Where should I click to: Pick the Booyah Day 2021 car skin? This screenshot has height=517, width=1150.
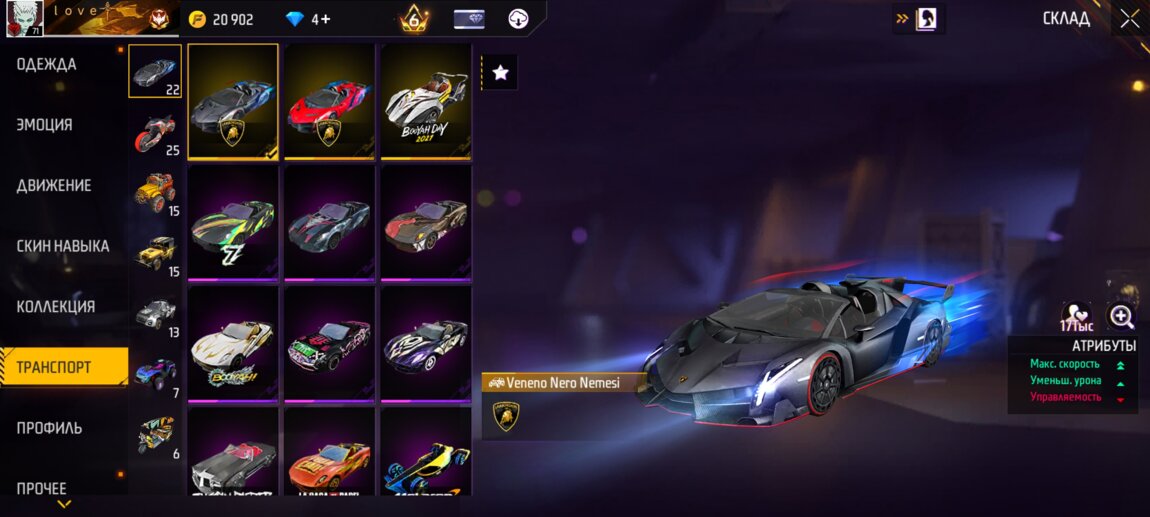point(425,101)
